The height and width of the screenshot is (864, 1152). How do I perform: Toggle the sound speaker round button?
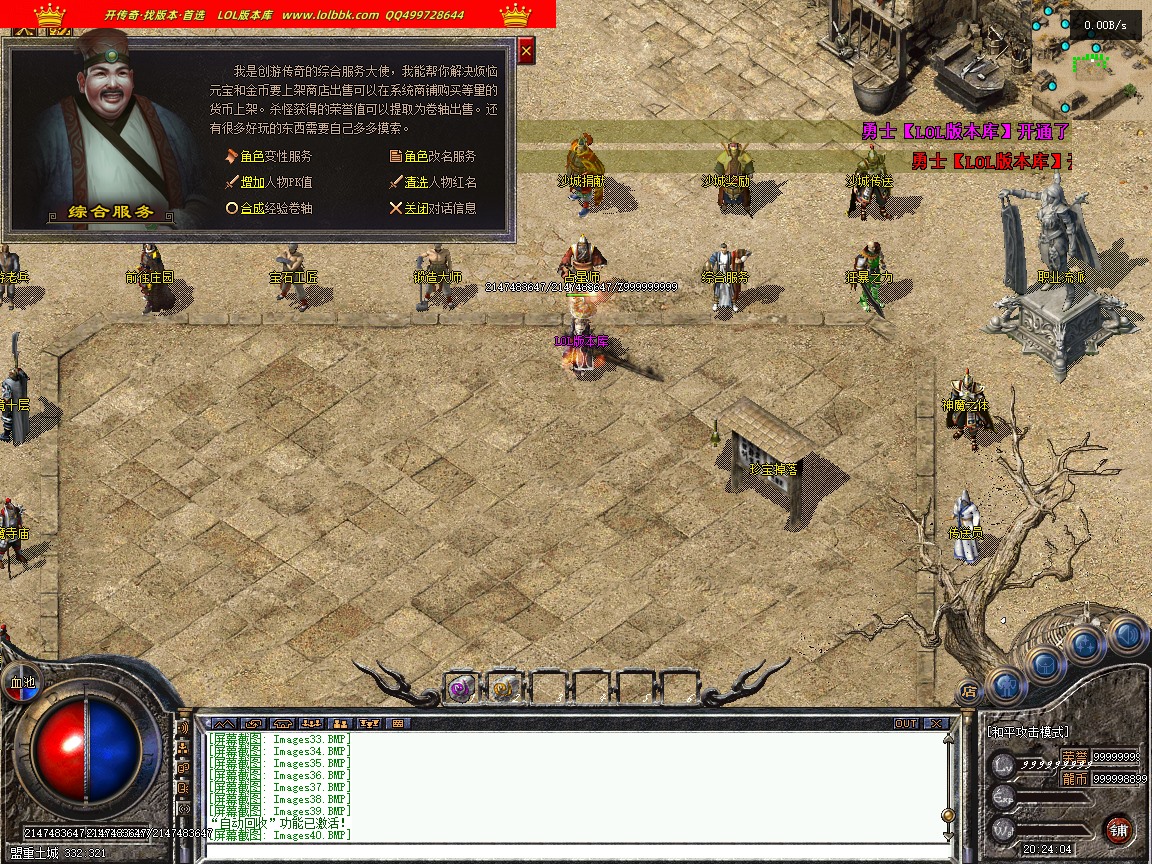coord(1127,634)
